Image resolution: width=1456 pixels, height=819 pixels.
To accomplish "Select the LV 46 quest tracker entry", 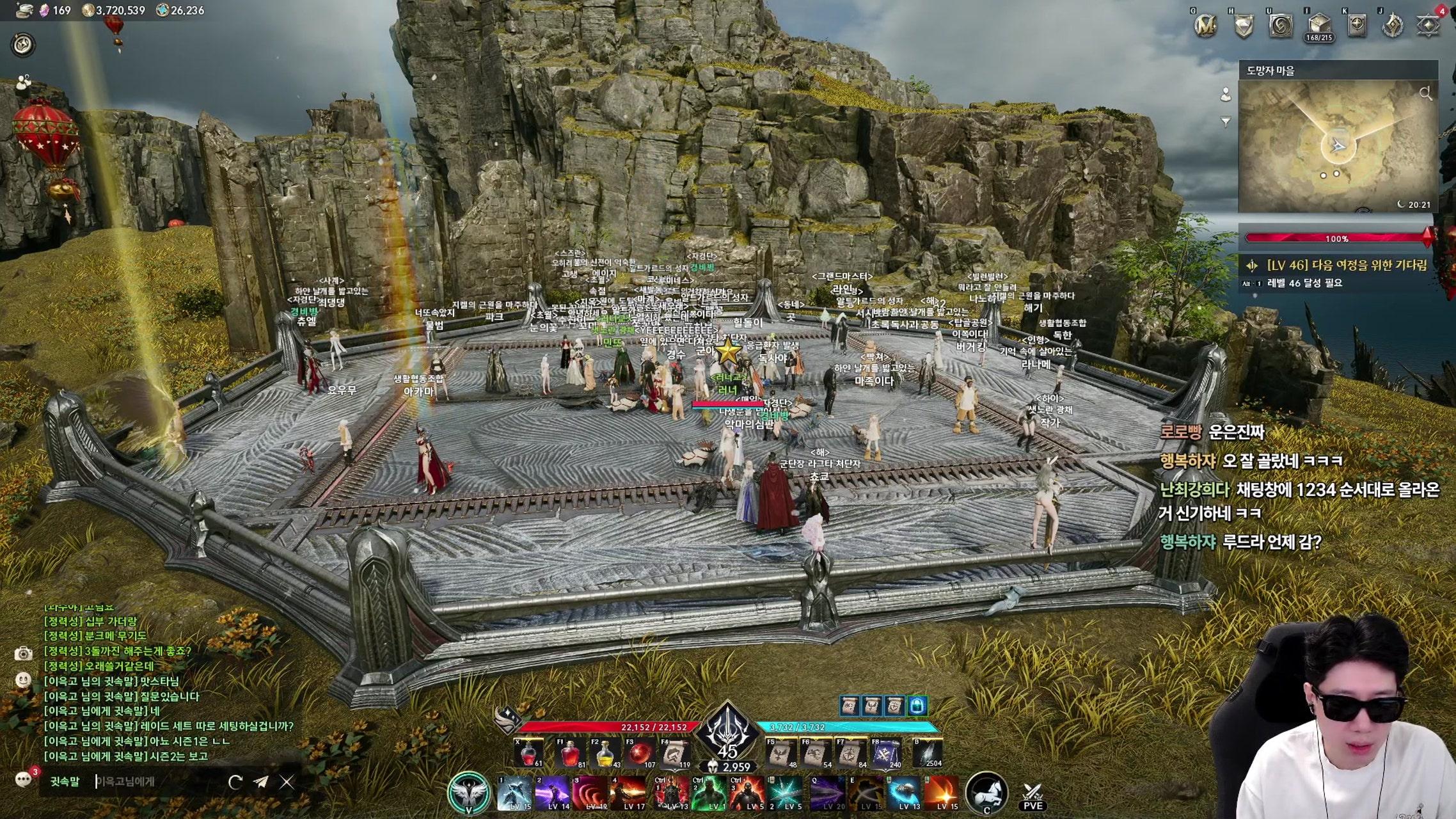I will (1339, 265).
